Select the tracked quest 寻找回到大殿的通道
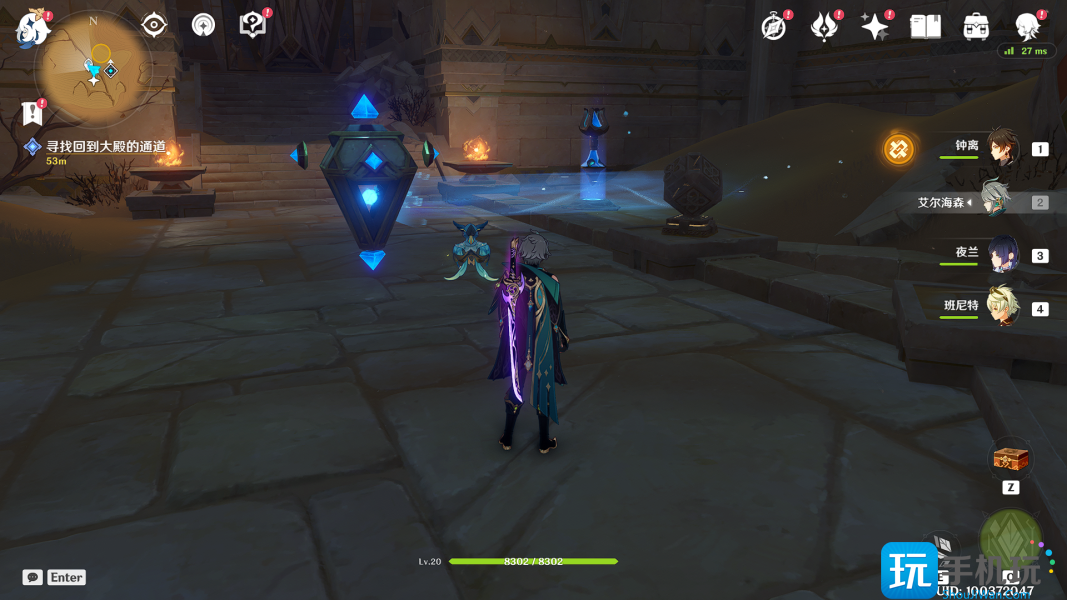1067x600 pixels. pyautogui.click(x=105, y=147)
